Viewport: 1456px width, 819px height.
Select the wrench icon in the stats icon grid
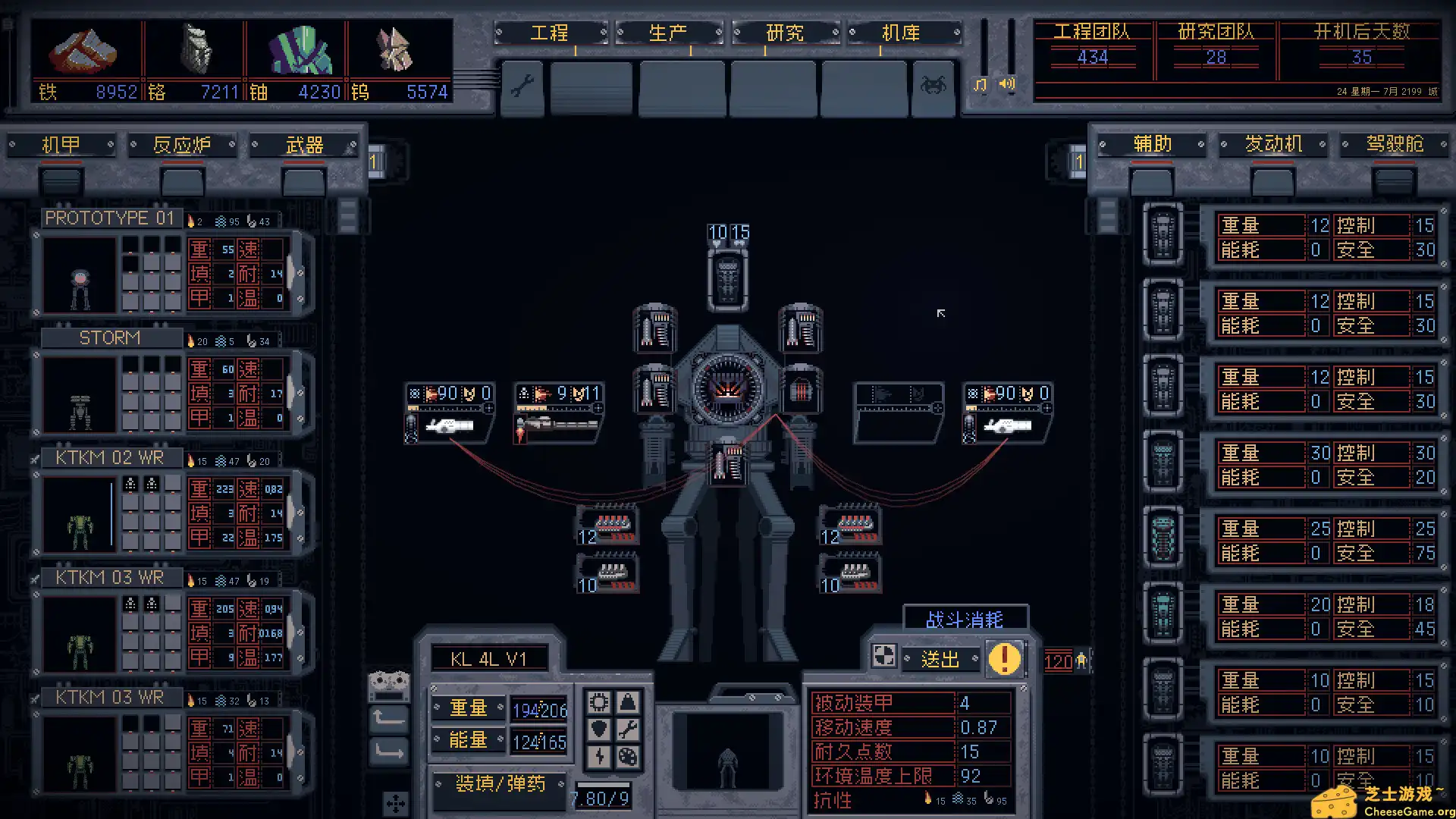tap(629, 729)
